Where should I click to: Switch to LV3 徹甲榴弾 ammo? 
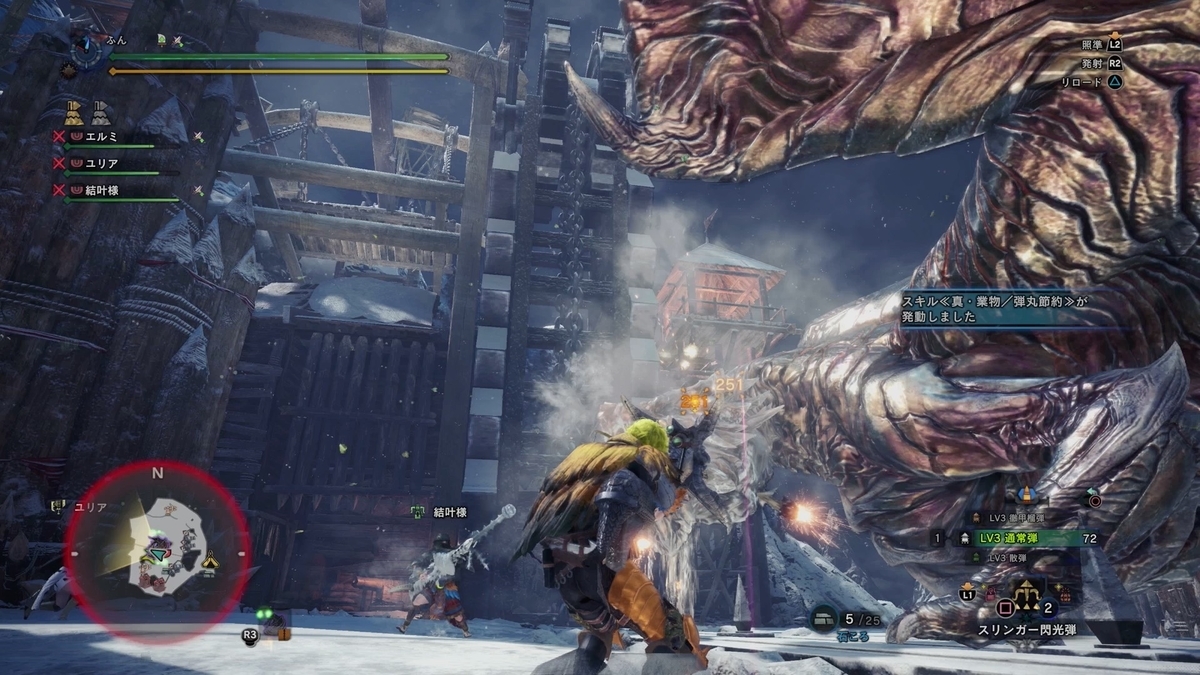(x=1020, y=518)
